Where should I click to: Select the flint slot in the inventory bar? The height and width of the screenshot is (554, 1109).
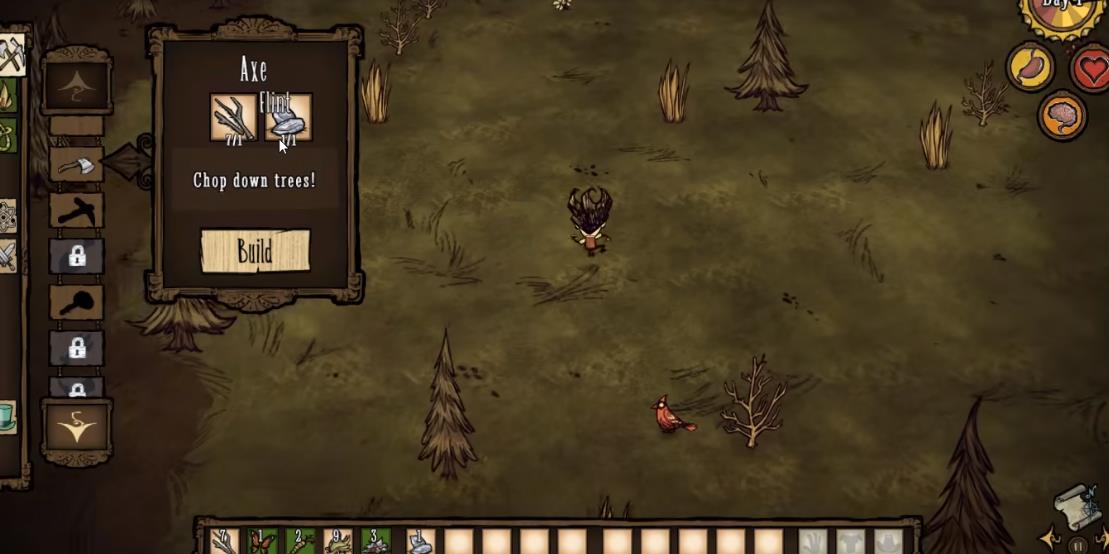click(420, 542)
